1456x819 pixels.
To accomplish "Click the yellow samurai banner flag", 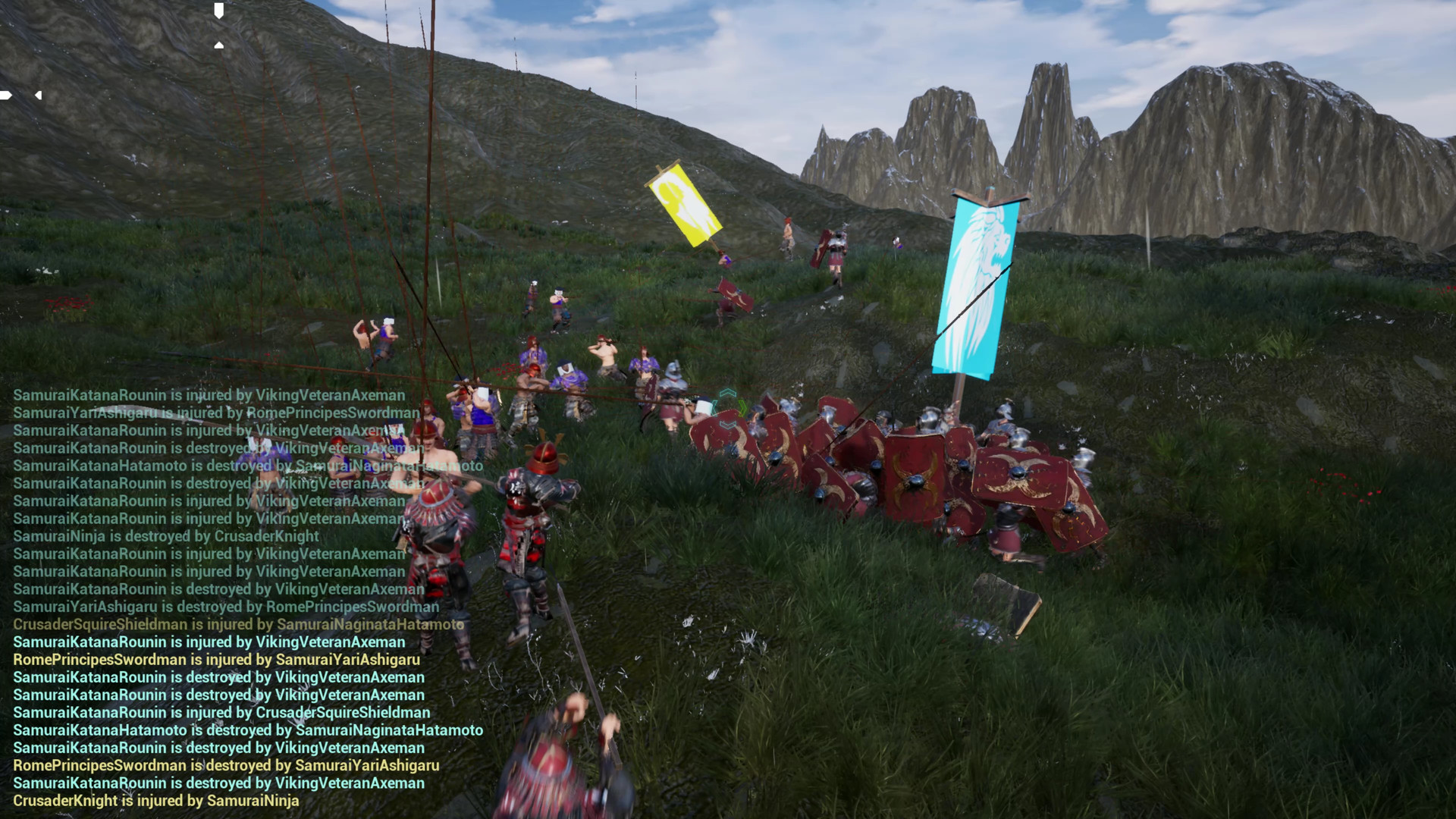I will pos(685,206).
